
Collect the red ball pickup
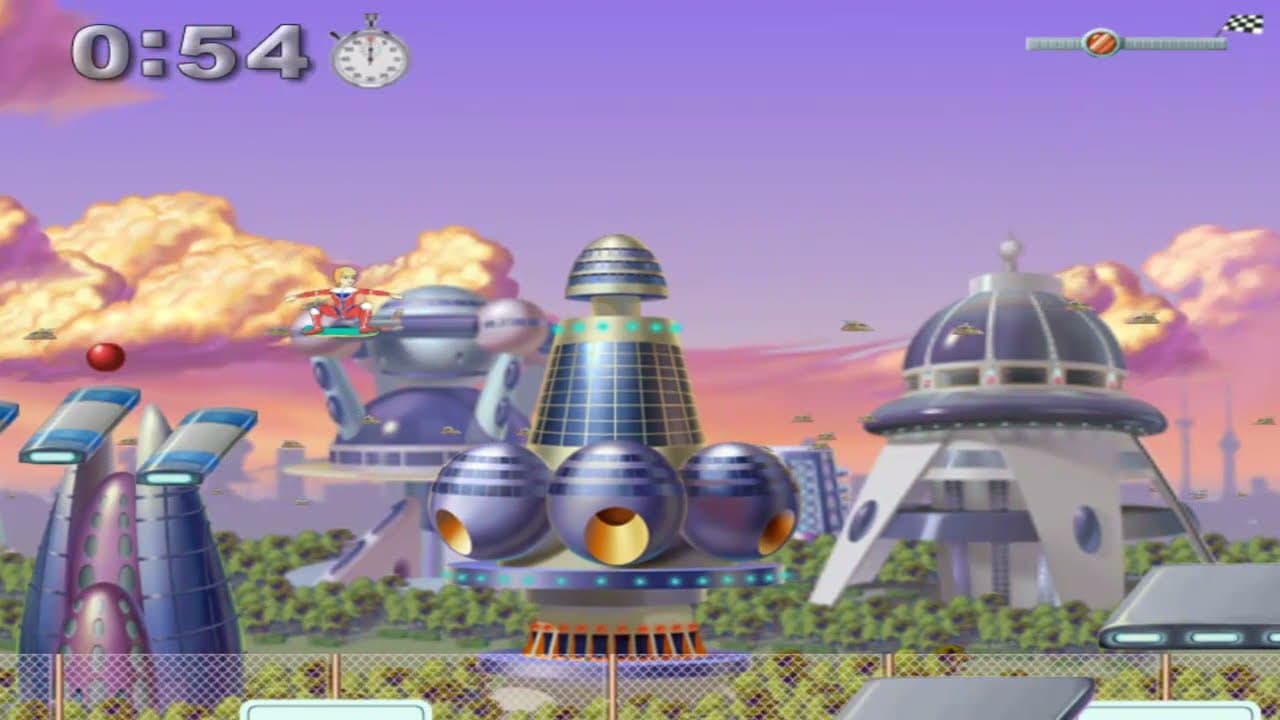(104, 356)
